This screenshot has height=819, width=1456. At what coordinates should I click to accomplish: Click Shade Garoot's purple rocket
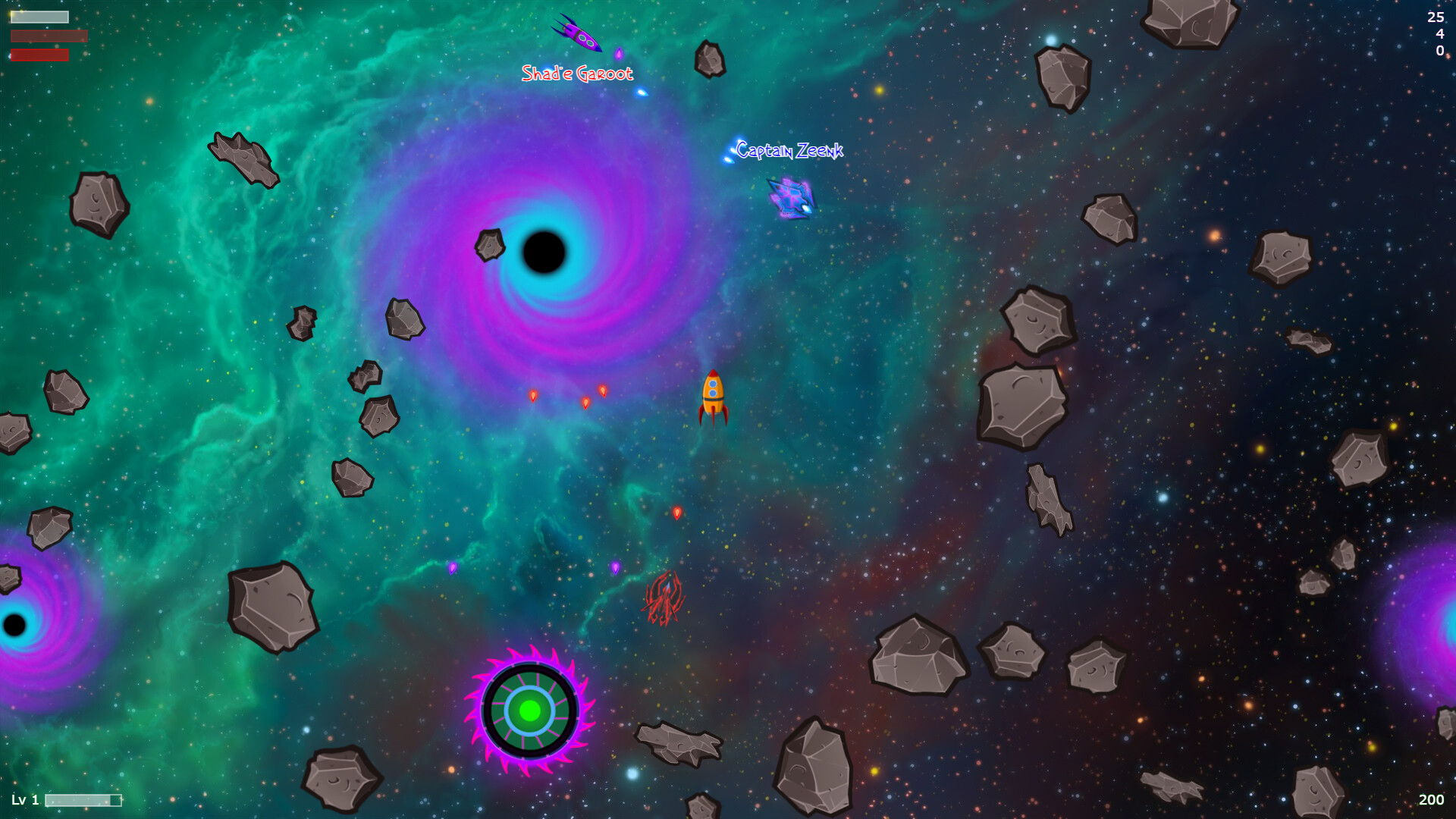[578, 34]
